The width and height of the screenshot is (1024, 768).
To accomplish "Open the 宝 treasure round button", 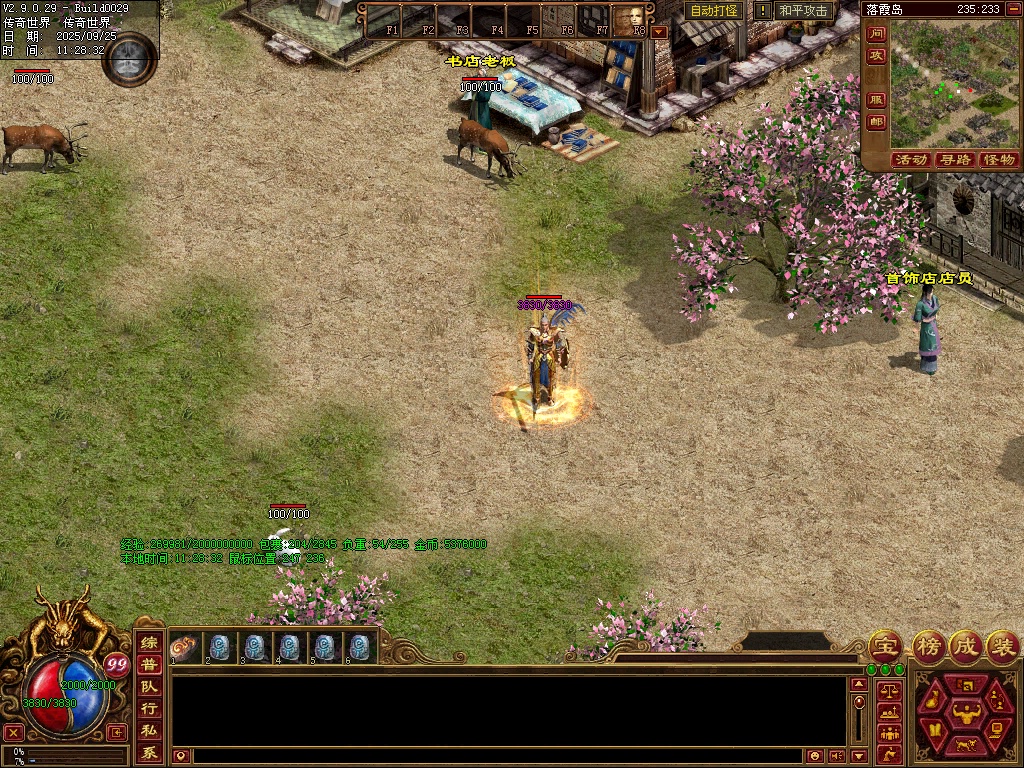I will [884, 646].
